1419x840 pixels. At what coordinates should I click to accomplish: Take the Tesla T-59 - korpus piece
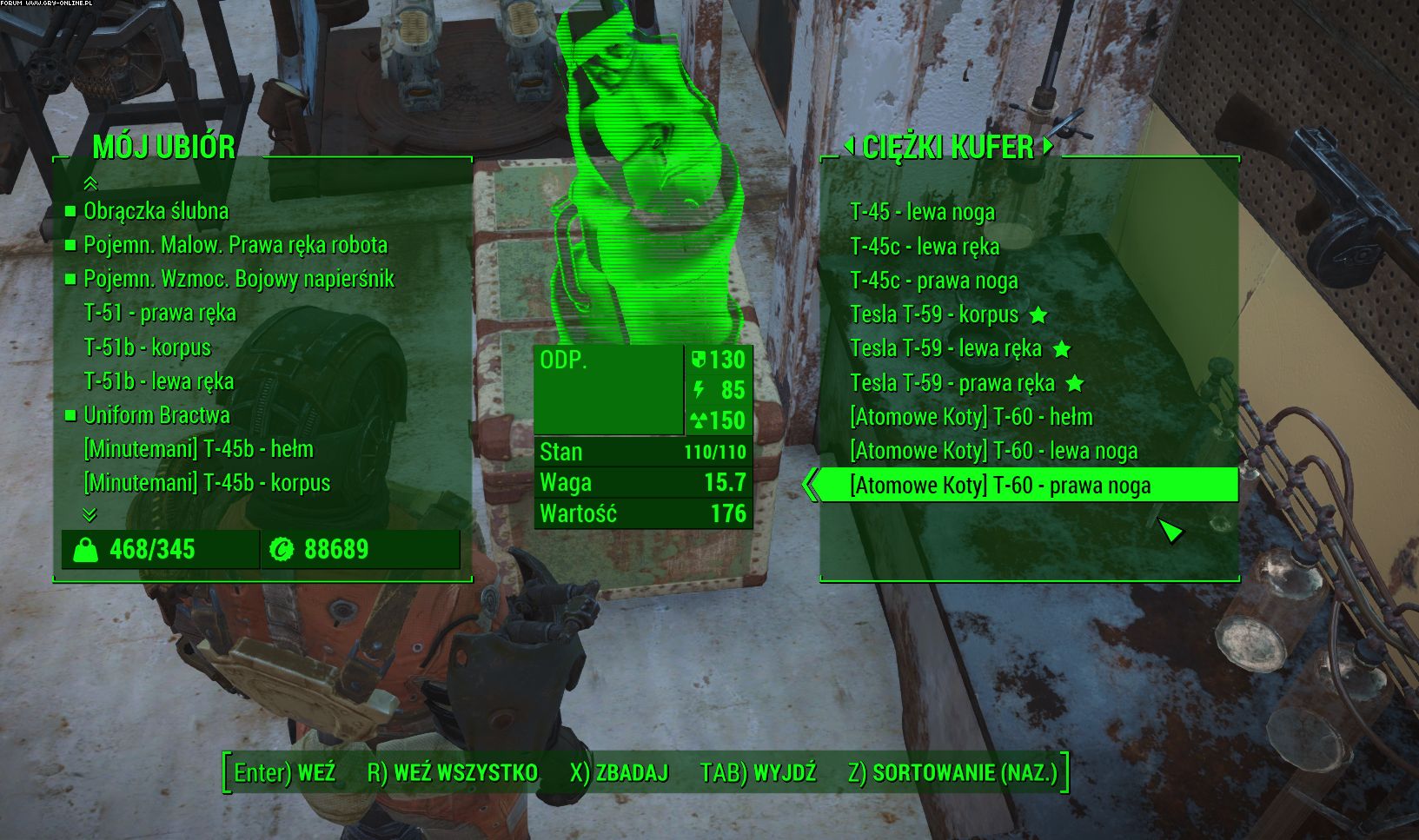tap(934, 314)
